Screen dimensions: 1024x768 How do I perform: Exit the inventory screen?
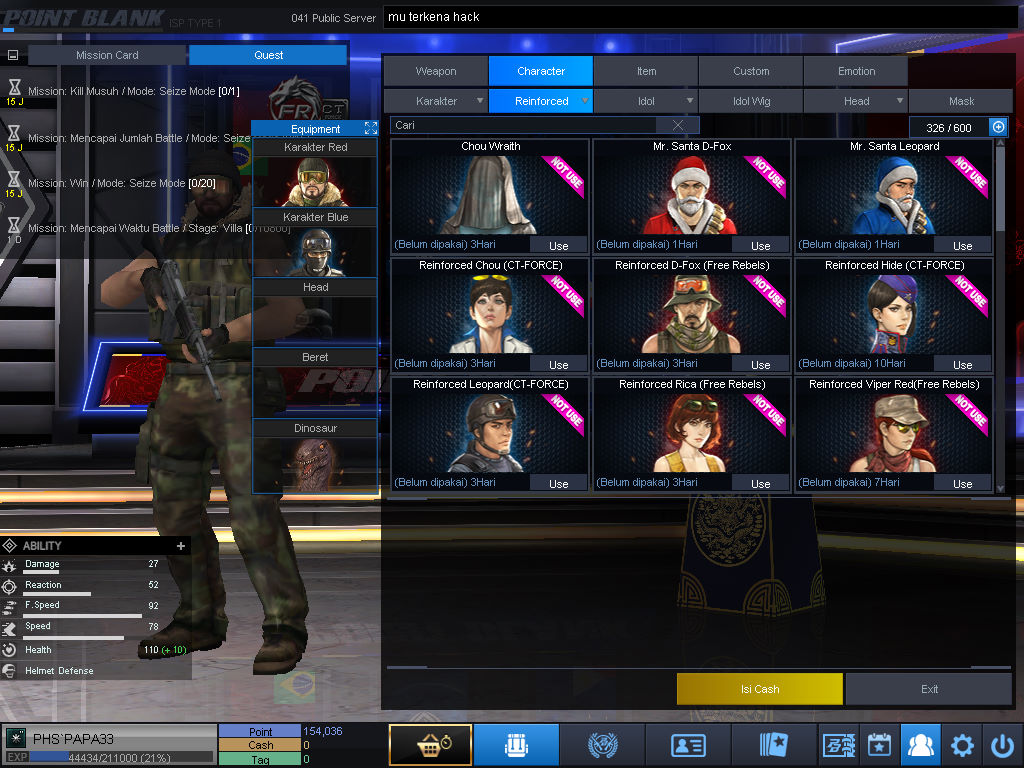929,689
